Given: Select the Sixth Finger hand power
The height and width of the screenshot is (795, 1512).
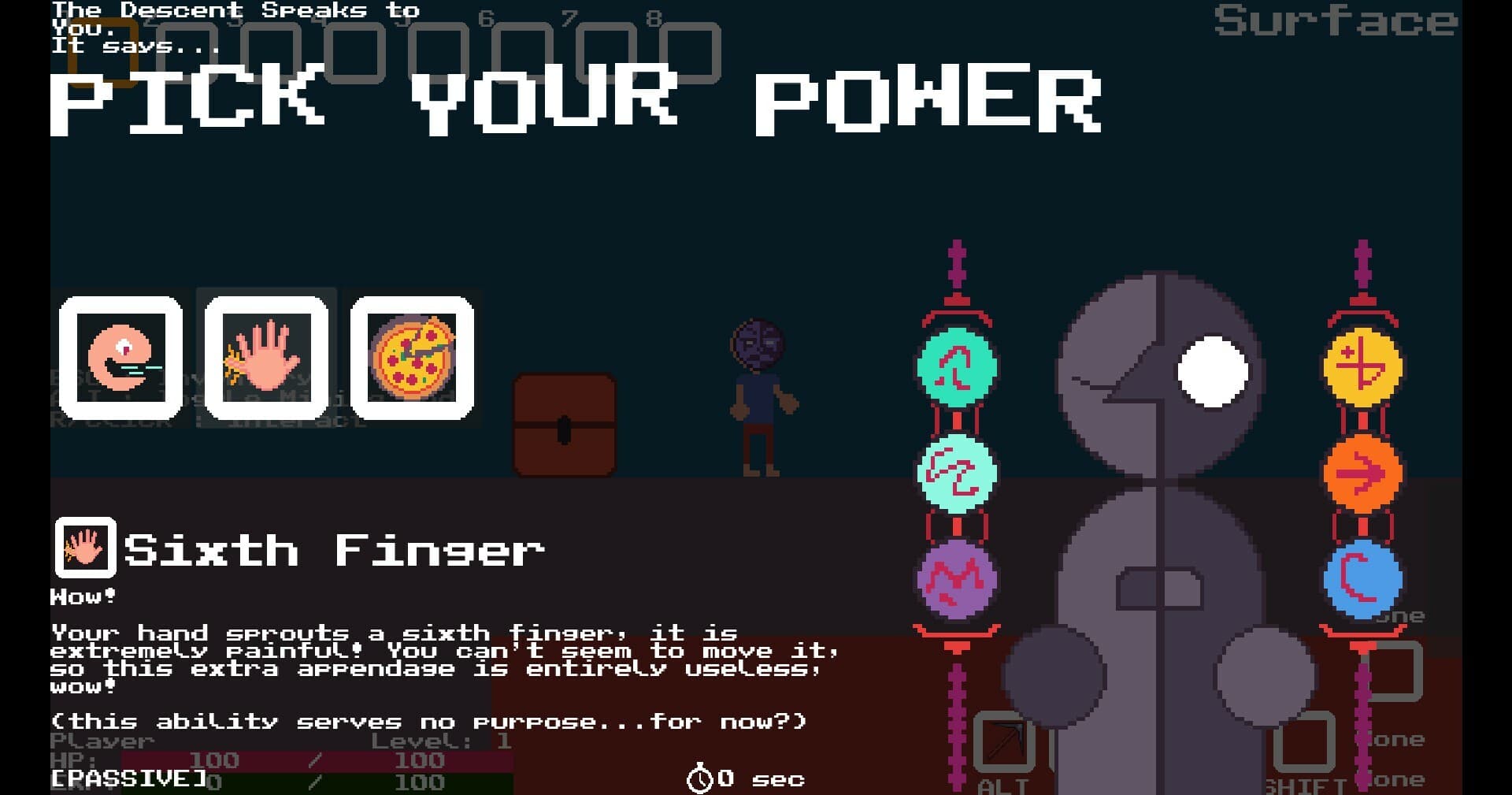Looking at the screenshot, I should pos(268,357).
